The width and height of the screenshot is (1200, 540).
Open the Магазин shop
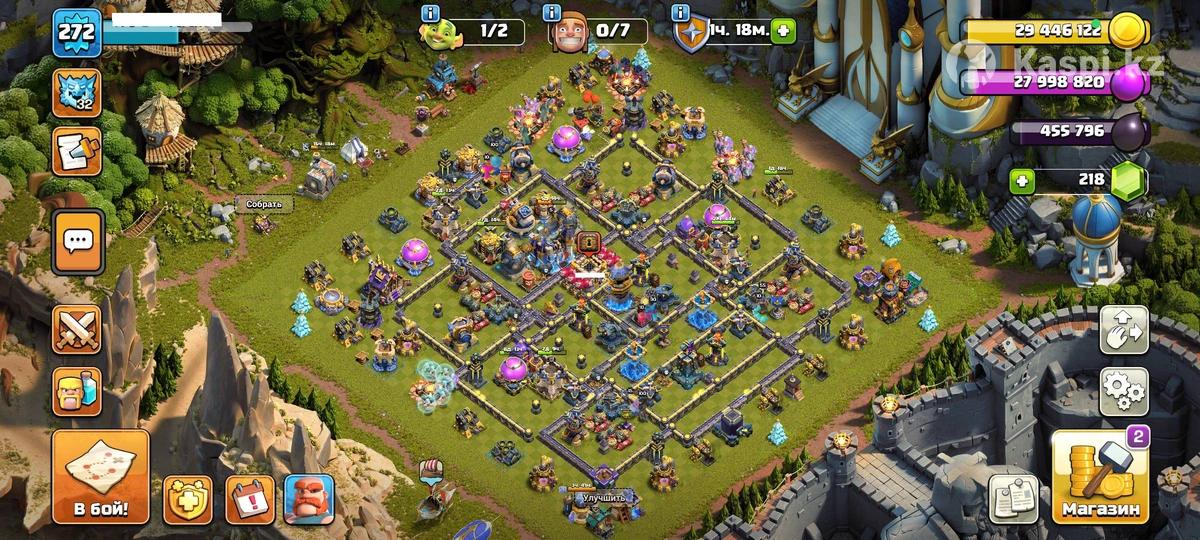point(1101,477)
